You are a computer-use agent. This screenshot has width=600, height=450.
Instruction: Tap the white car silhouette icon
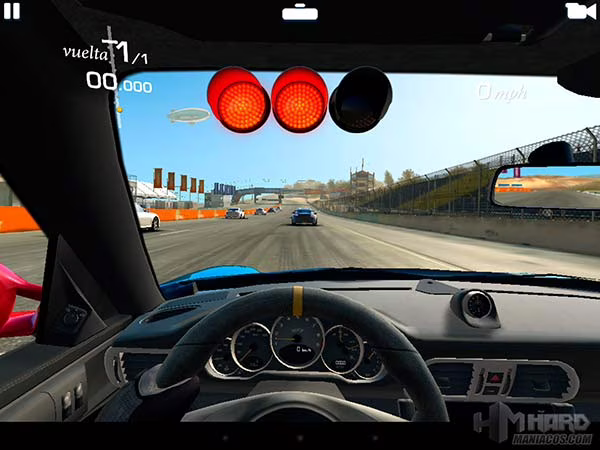coord(299,12)
